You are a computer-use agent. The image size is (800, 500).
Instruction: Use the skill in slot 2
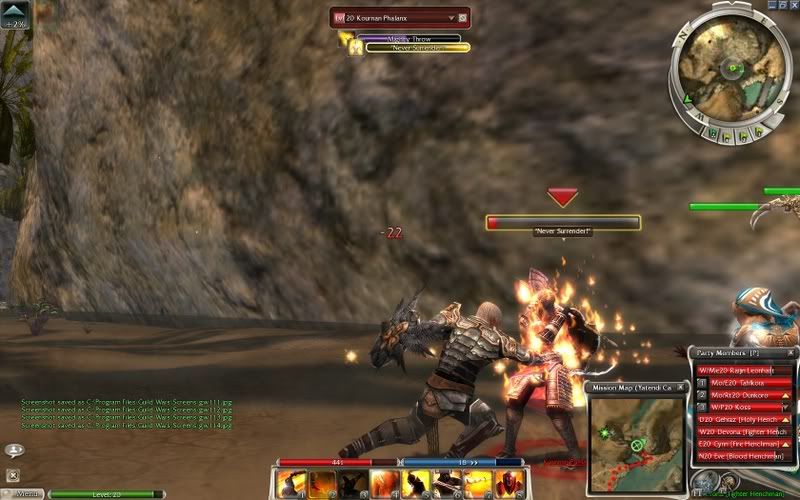click(x=323, y=484)
